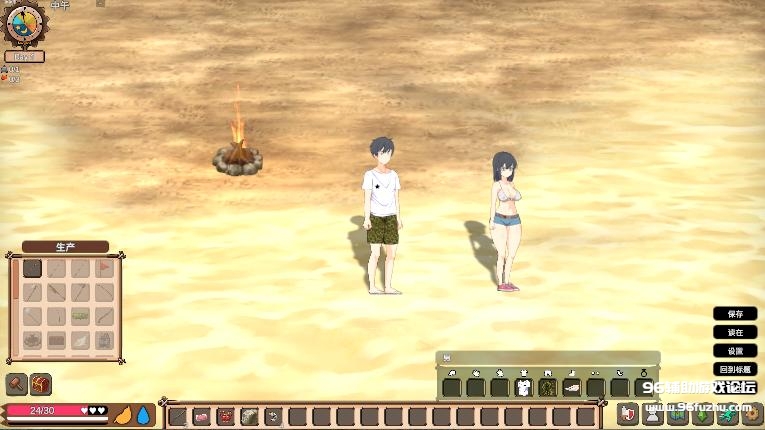Open the hammer crafting menu icon

click(x=16, y=384)
